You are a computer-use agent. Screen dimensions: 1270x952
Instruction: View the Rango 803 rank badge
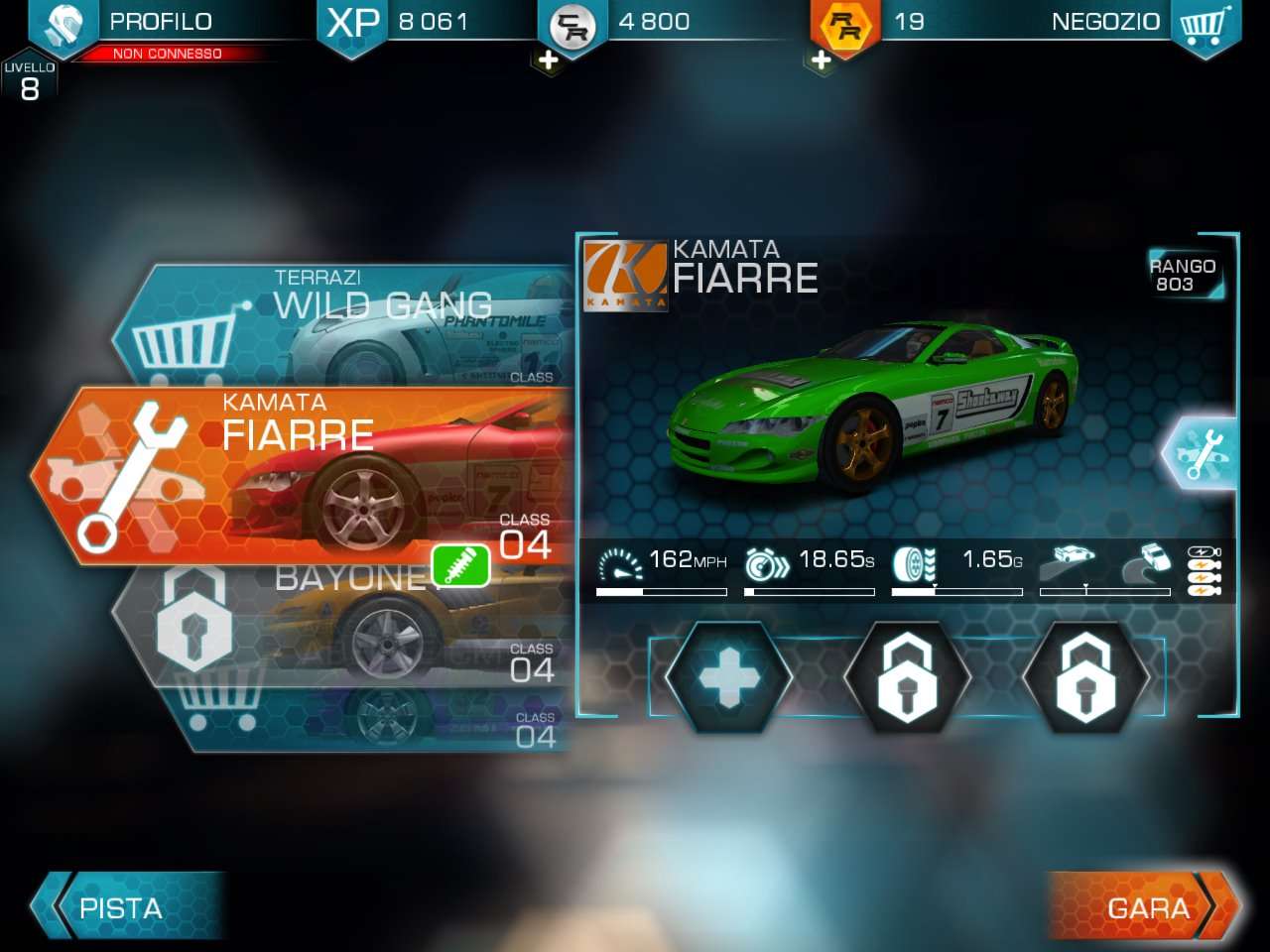(x=1183, y=275)
